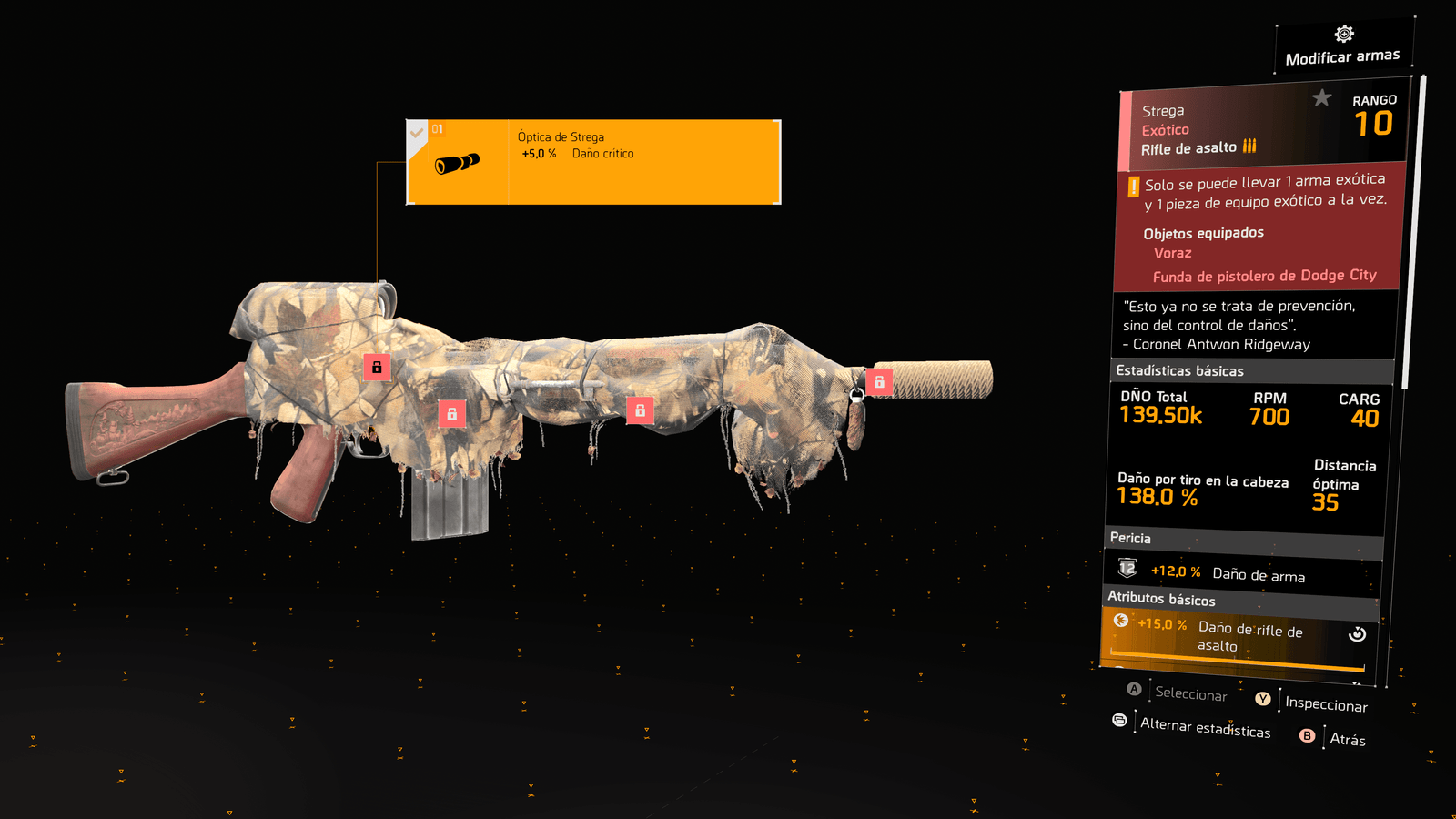Screen dimensions: 1456x819
Task: Choose the locked optics slot marker
Action: pos(377,367)
